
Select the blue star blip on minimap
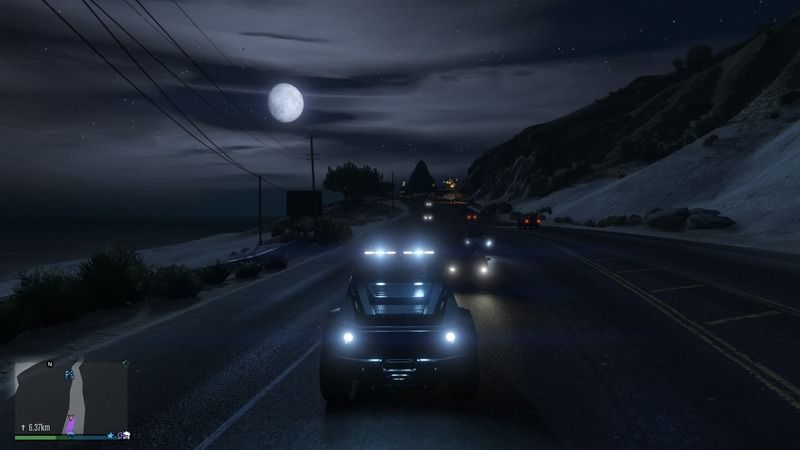[110, 436]
